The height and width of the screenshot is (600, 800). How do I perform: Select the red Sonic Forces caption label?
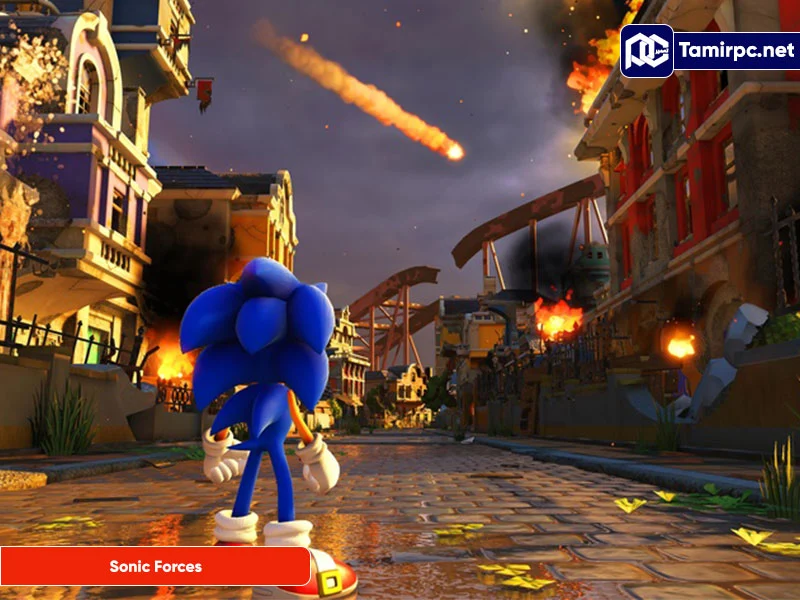[155, 566]
